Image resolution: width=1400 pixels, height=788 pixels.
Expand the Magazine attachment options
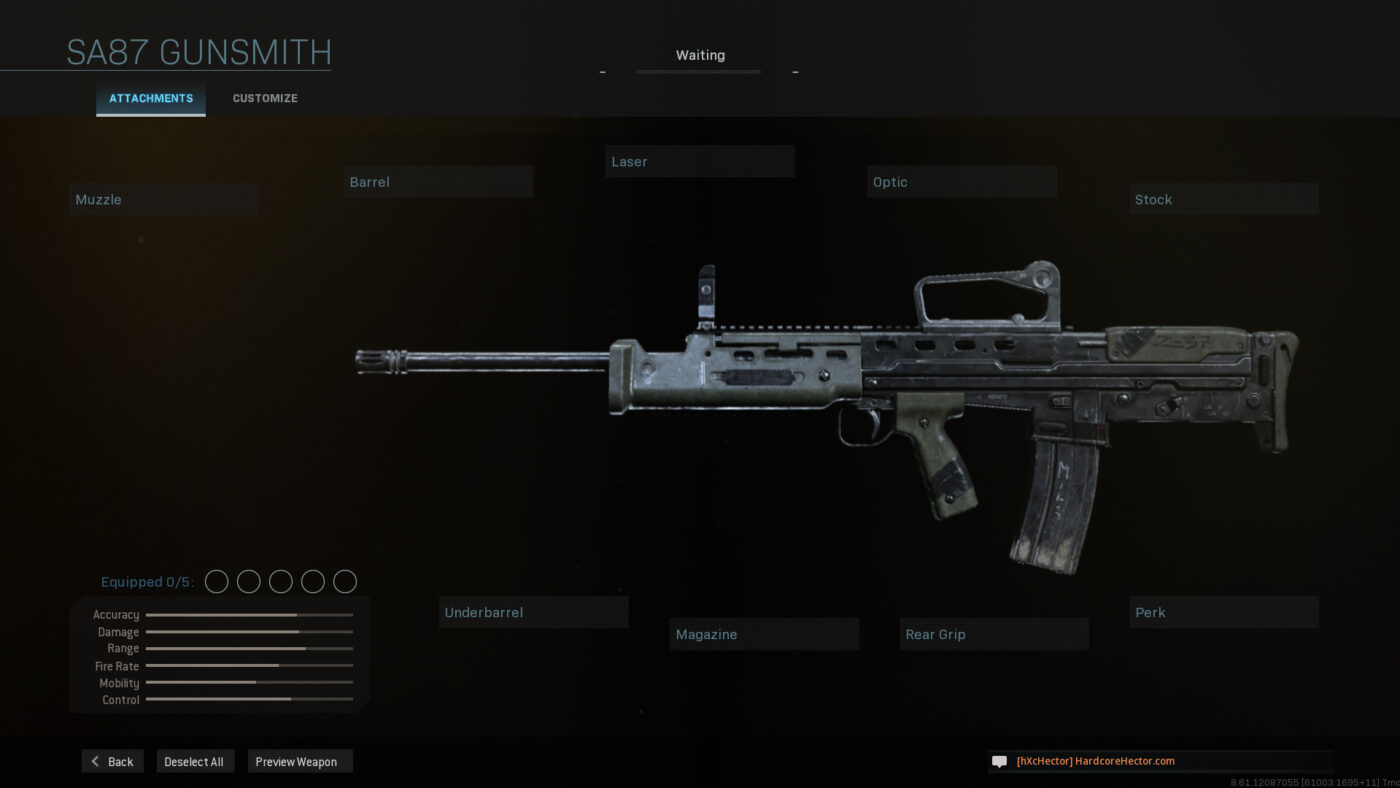pyautogui.click(x=763, y=634)
